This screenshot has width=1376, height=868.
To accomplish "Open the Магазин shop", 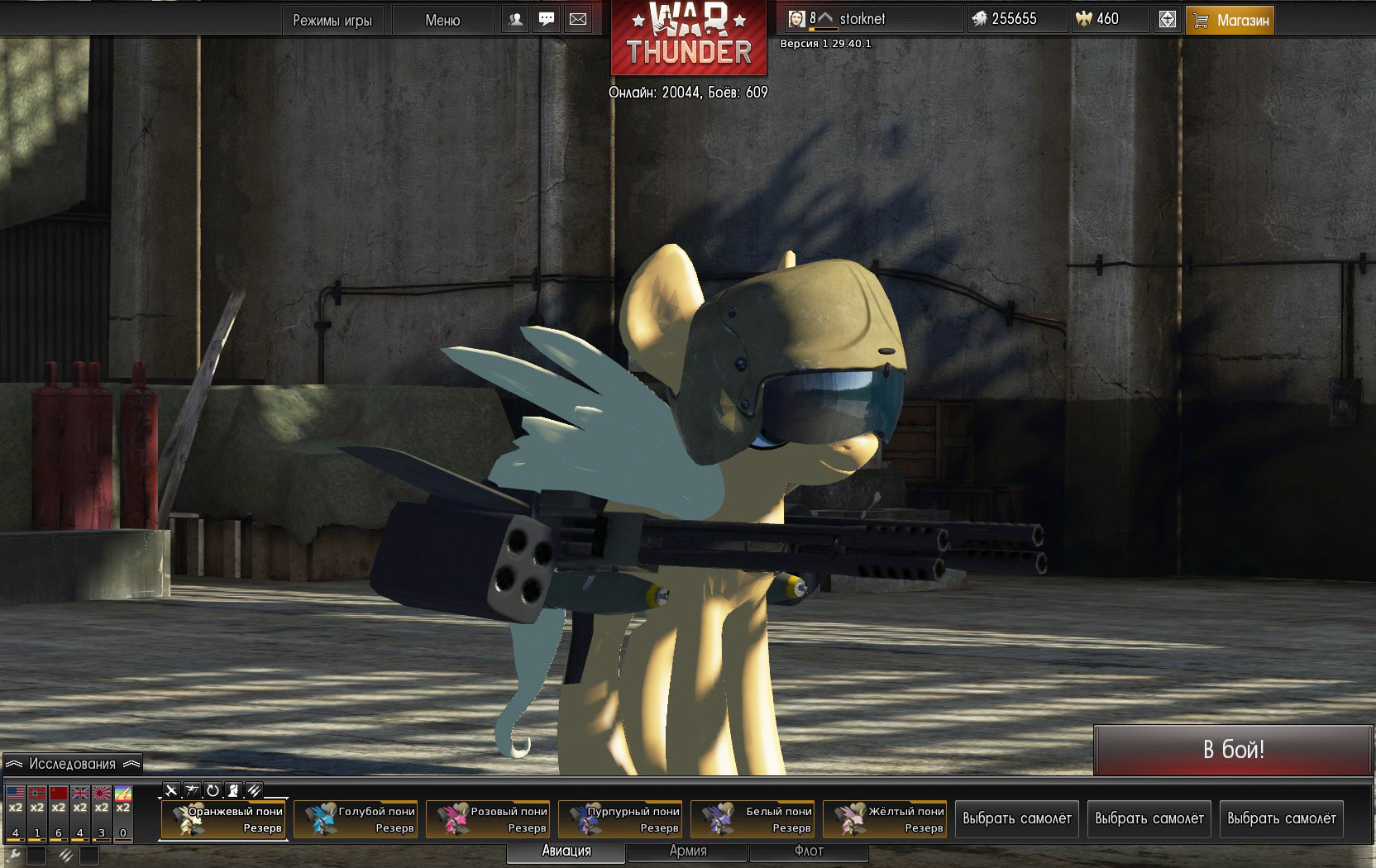I will pyautogui.click(x=1230, y=20).
